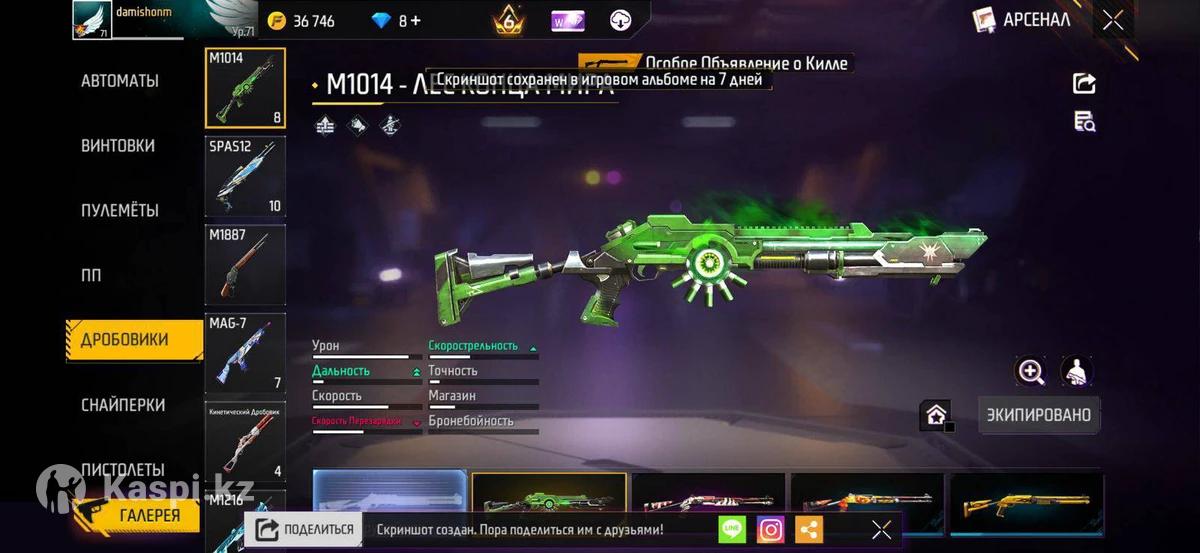Open the diamonds top-up plus button
The height and width of the screenshot is (553, 1200).
pos(415,21)
